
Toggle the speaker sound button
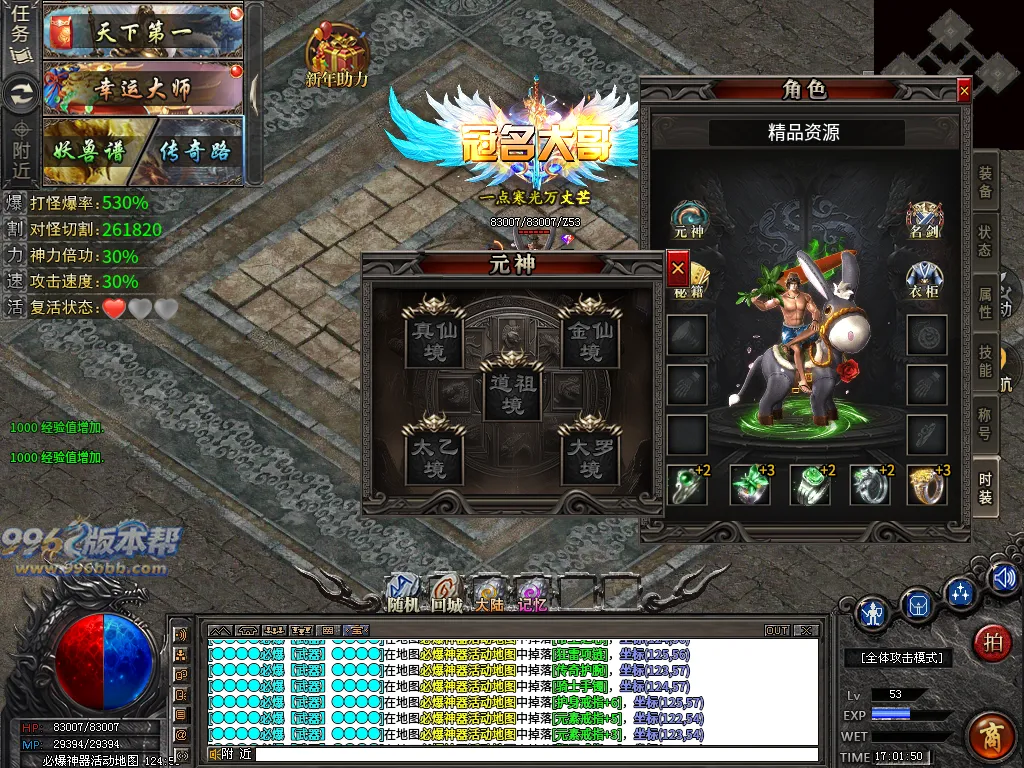click(1003, 578)
